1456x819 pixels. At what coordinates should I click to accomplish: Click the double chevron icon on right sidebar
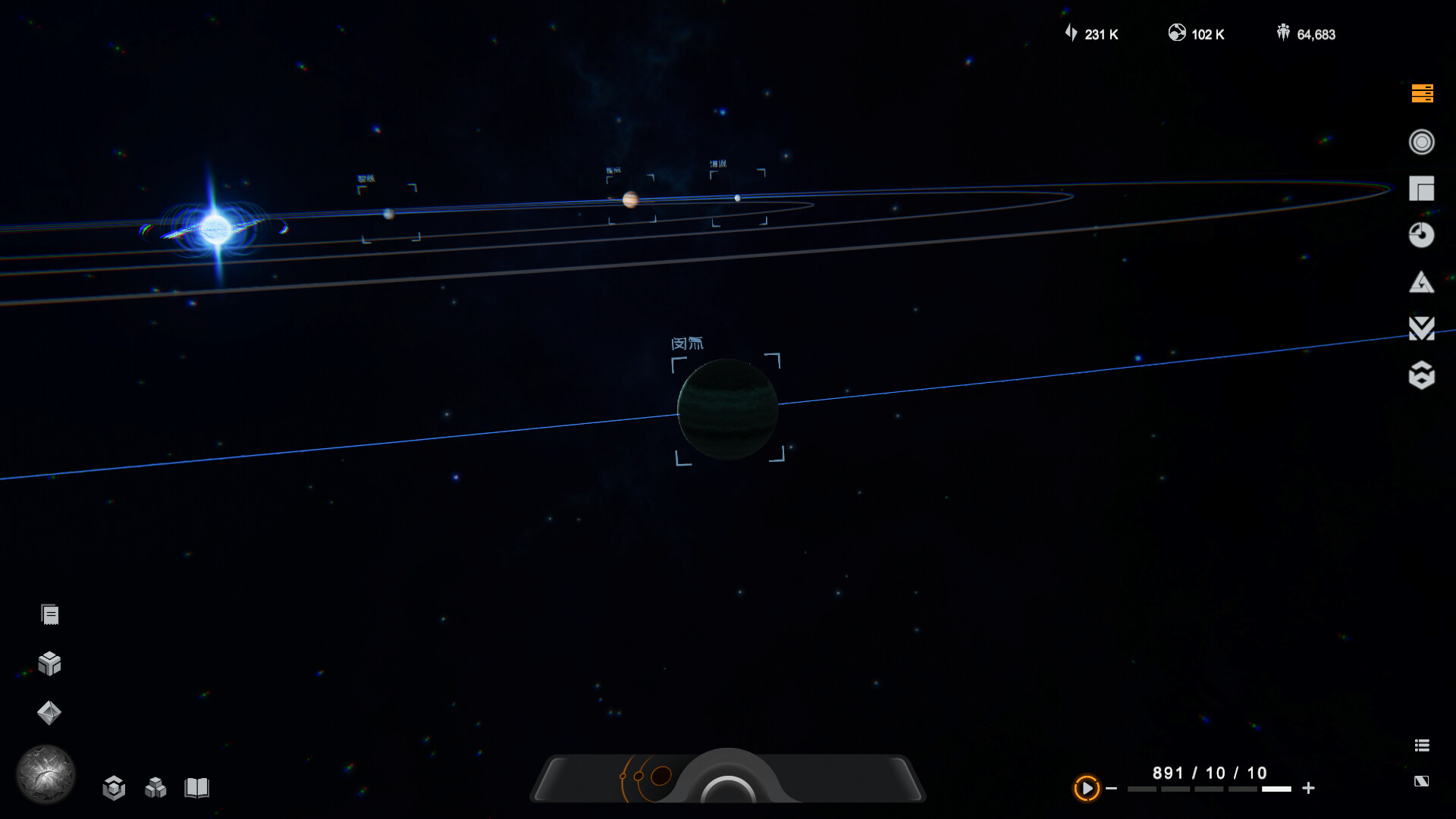(1423, 330)
